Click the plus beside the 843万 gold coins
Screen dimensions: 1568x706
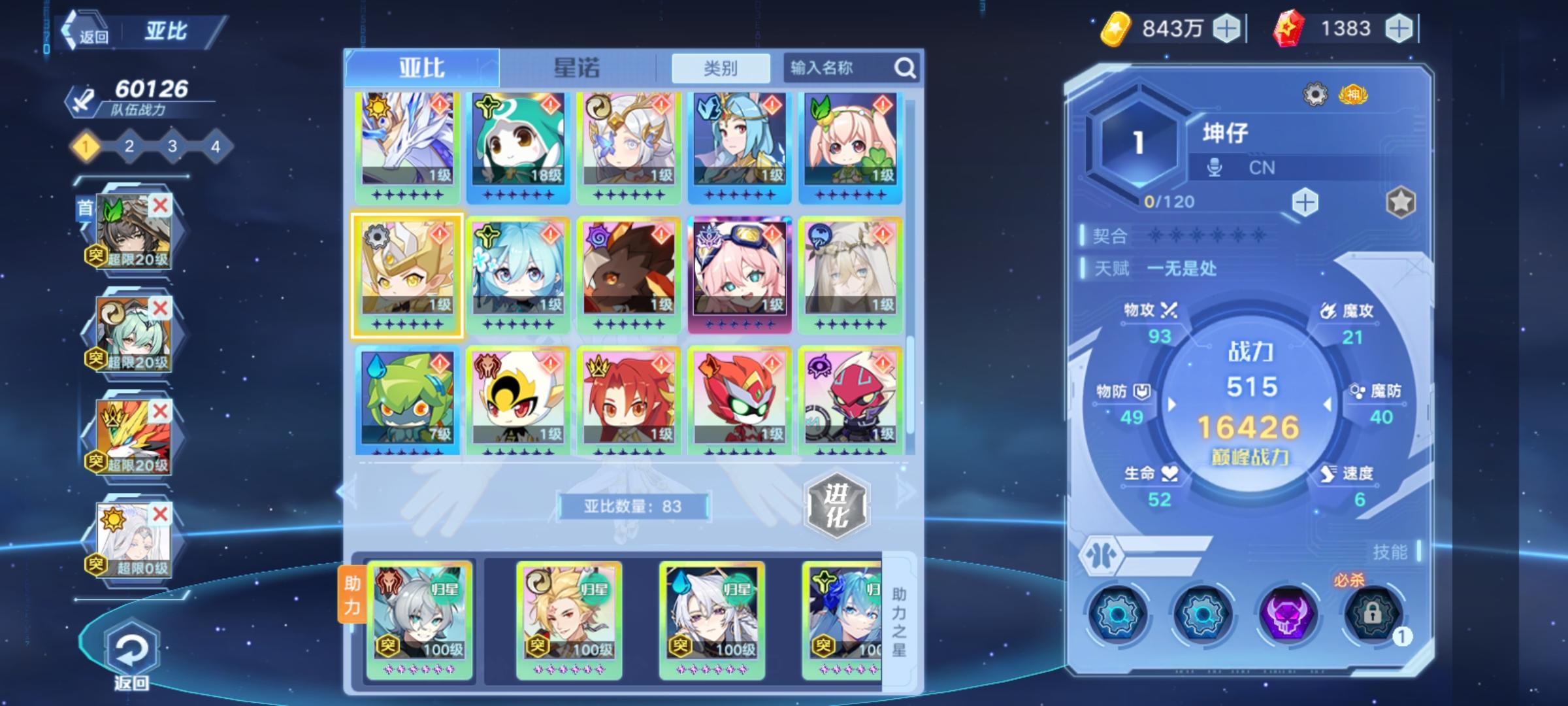point(1226,27)
